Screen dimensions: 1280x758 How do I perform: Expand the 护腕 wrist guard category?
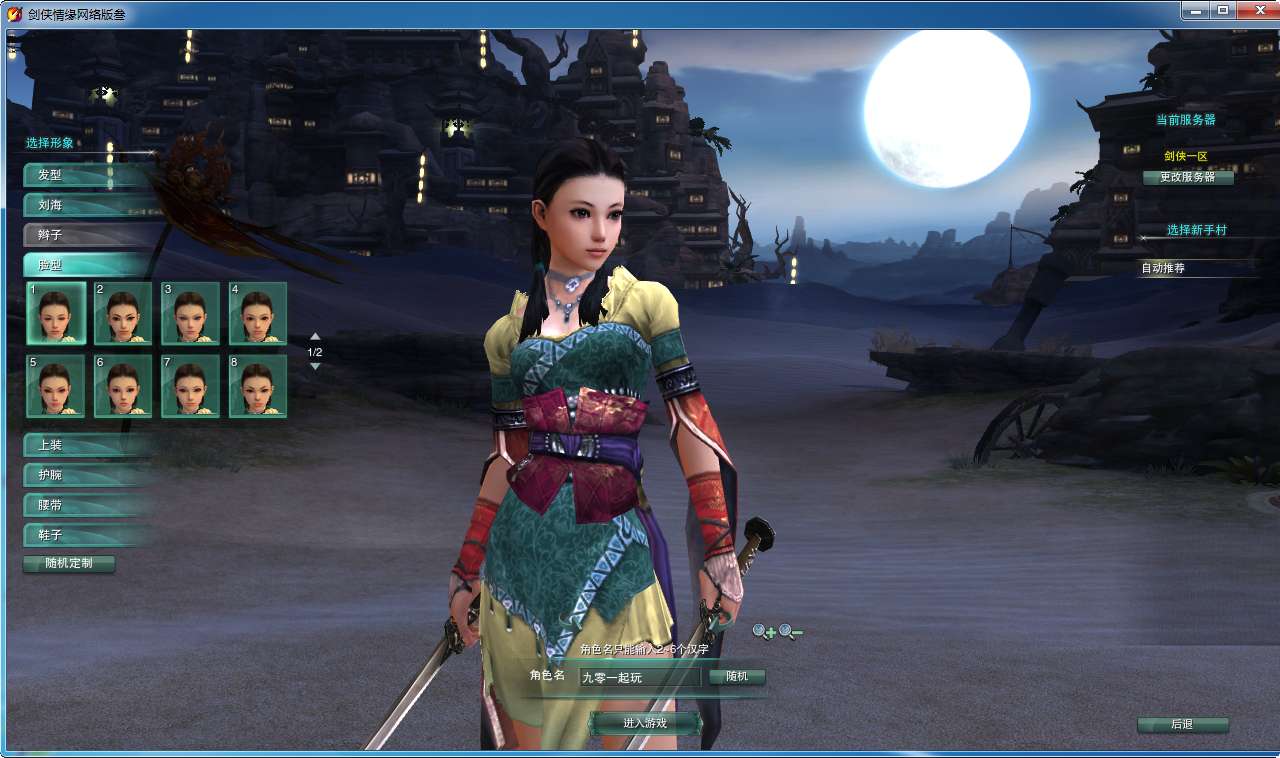point(88,475)
